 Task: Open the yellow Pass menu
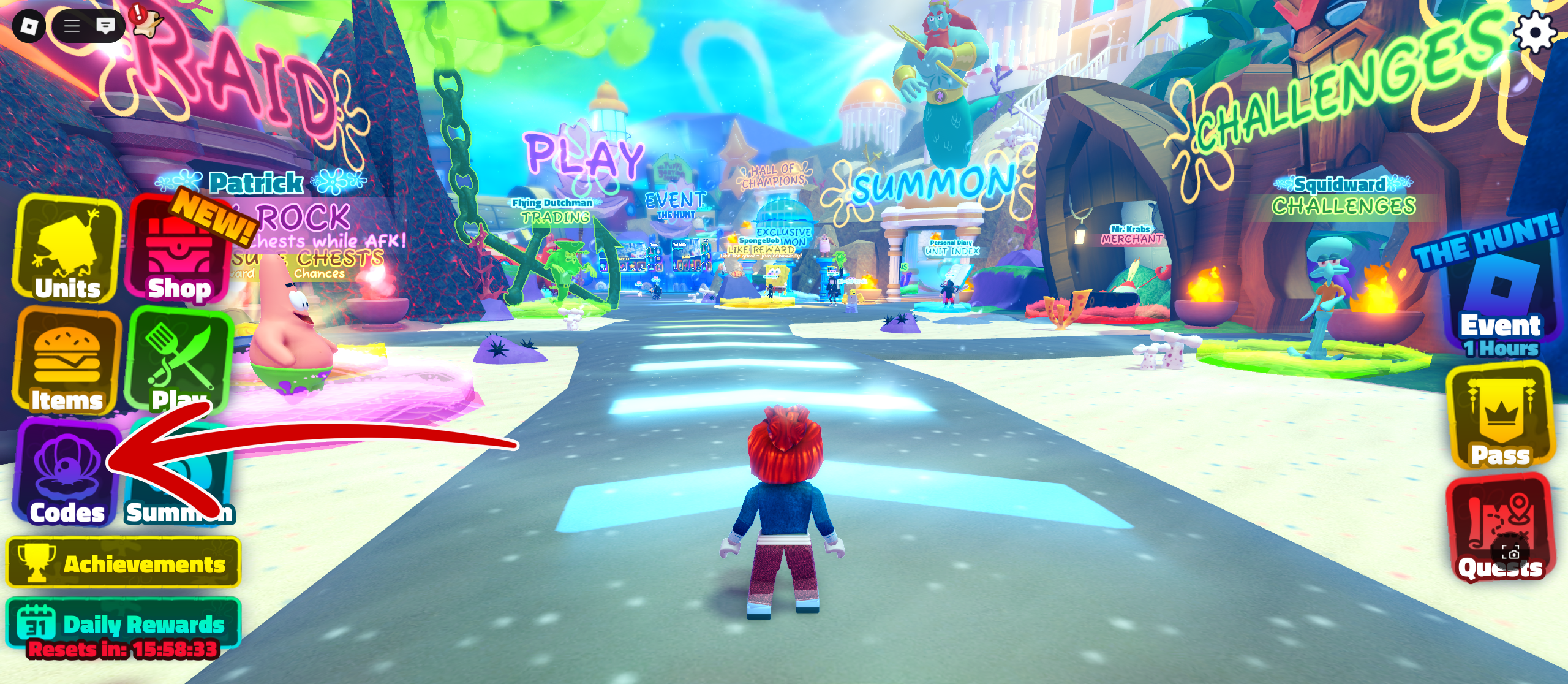[x=1500, y=417]
